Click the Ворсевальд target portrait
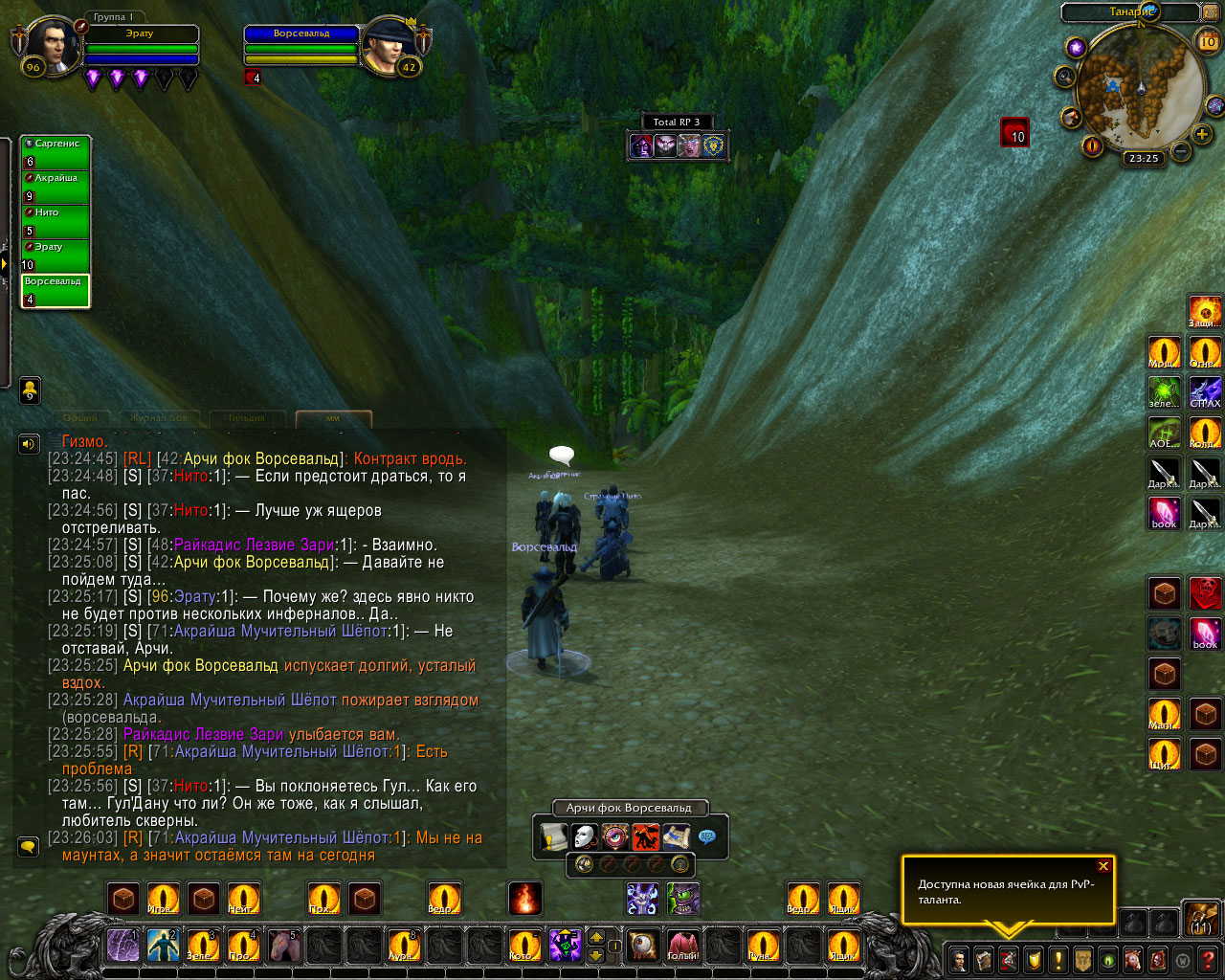Viewport: 1225px width, 980px height. pyautogui.click(x=390, y=44)
